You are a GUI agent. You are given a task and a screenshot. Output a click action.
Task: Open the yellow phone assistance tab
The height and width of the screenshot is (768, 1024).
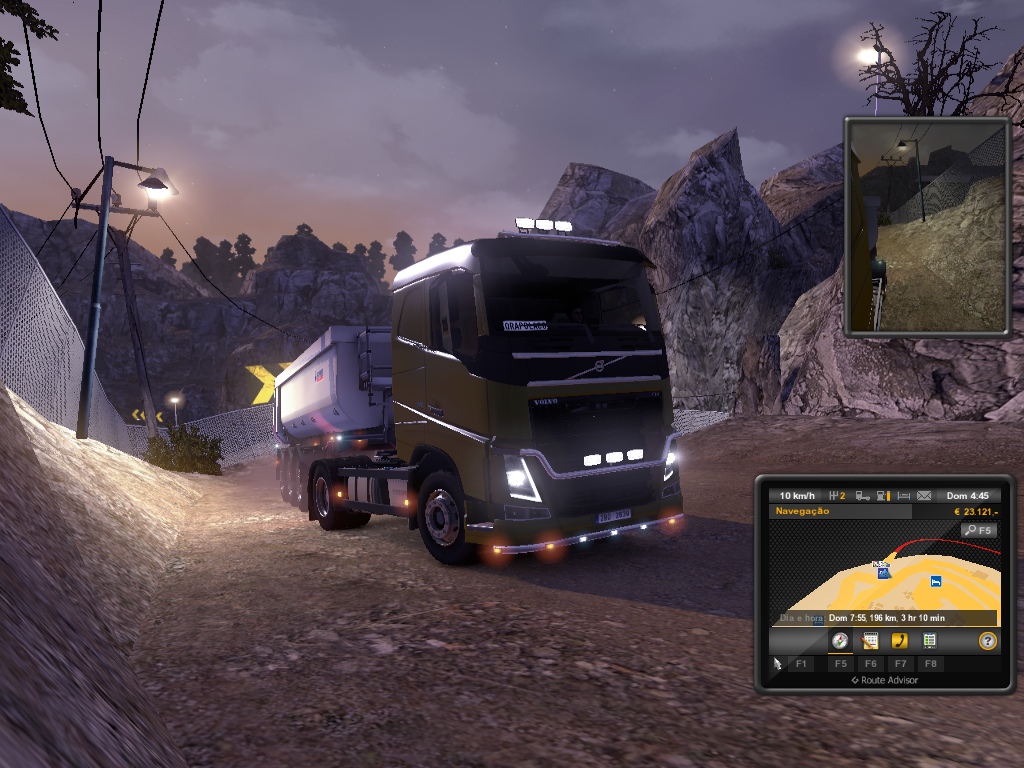[900, 641]
